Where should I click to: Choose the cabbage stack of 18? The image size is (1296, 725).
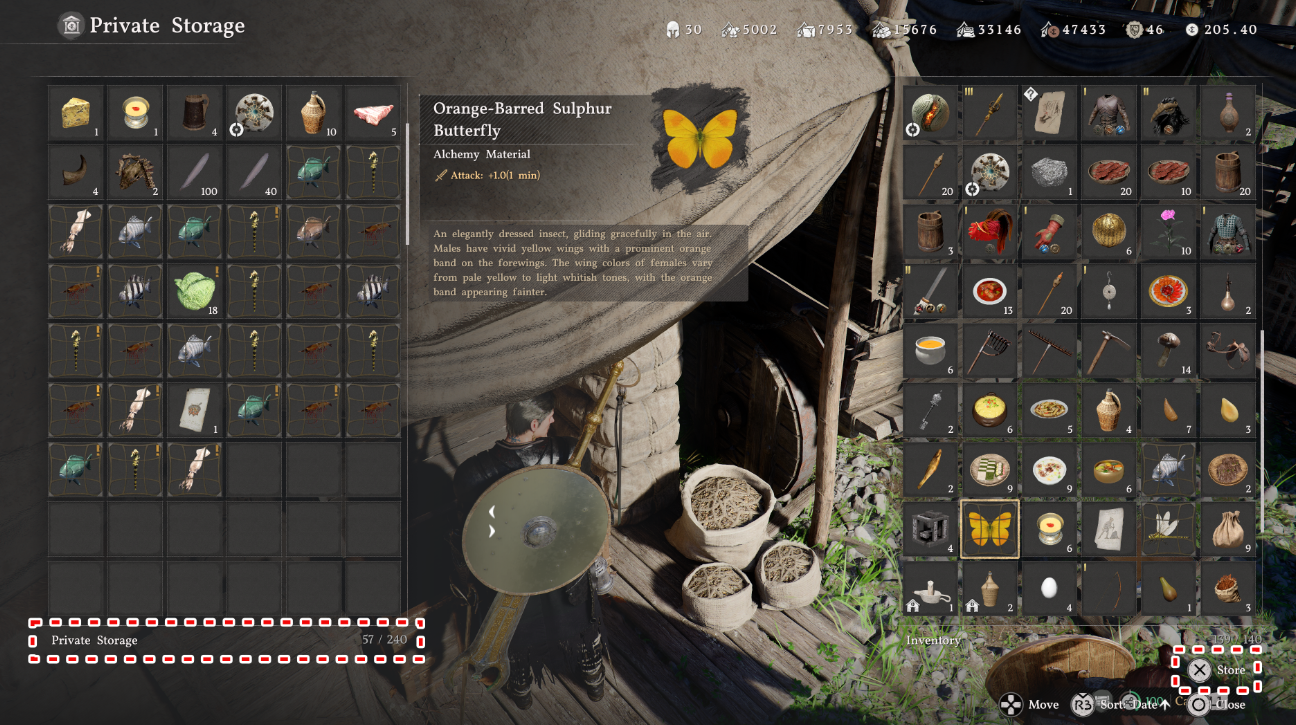click(x=194, y=291)
